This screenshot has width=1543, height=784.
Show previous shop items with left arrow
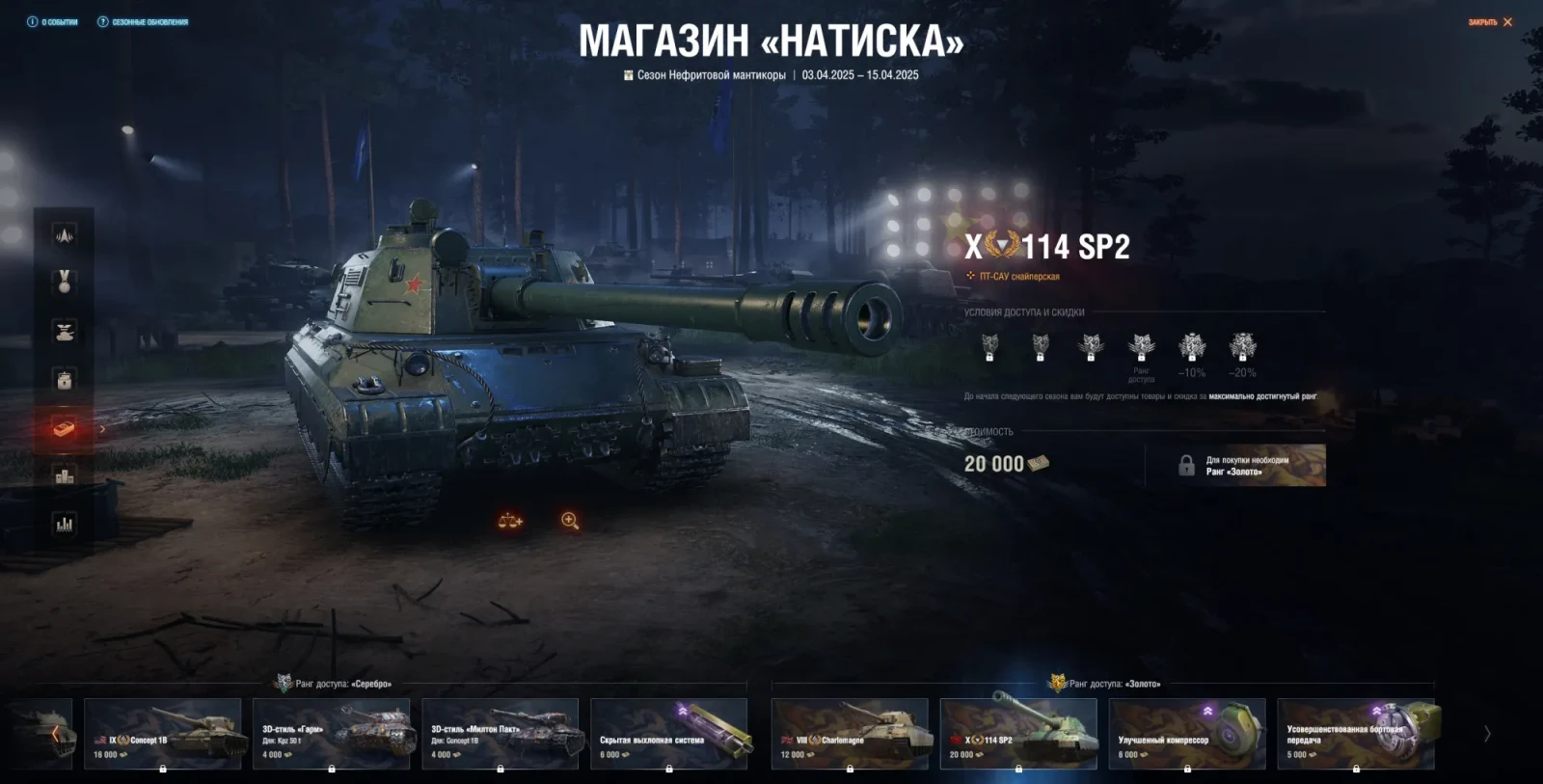(55, 734)
